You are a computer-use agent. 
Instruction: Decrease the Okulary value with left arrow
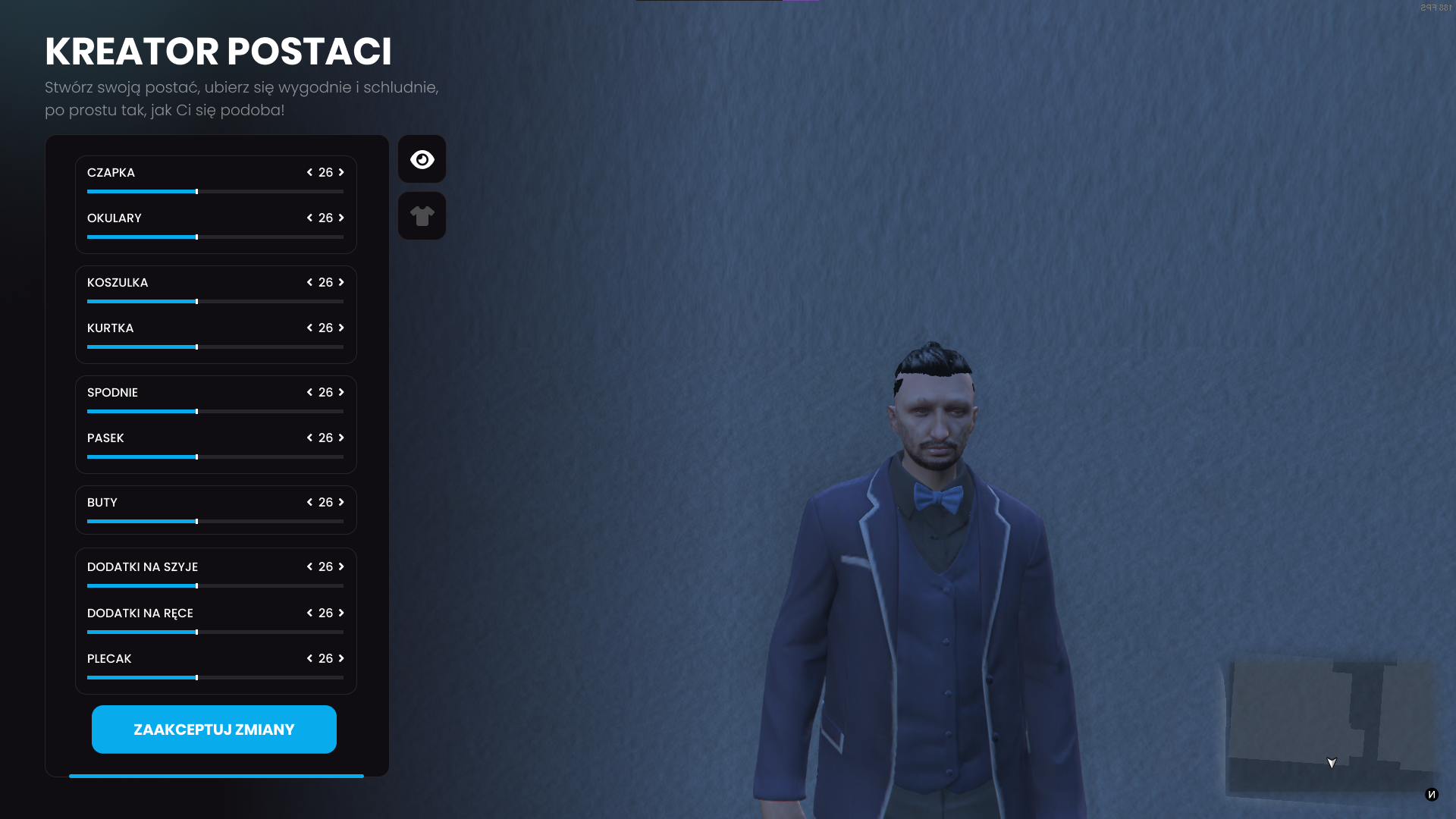(x=309, y=218)
